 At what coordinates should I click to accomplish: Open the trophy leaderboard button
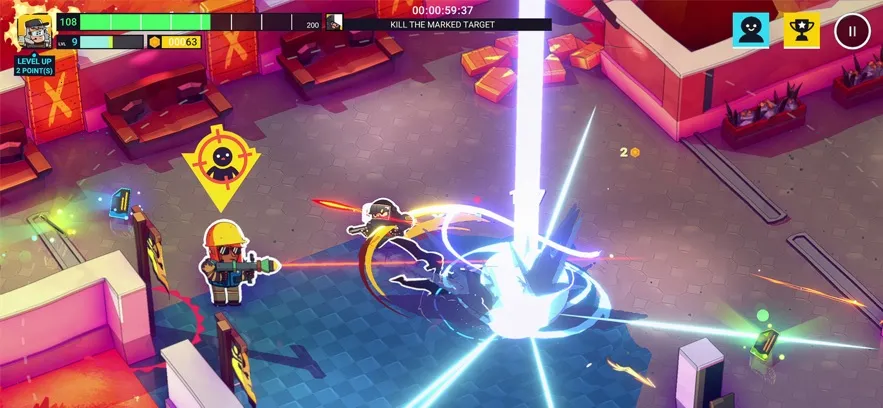801,30
